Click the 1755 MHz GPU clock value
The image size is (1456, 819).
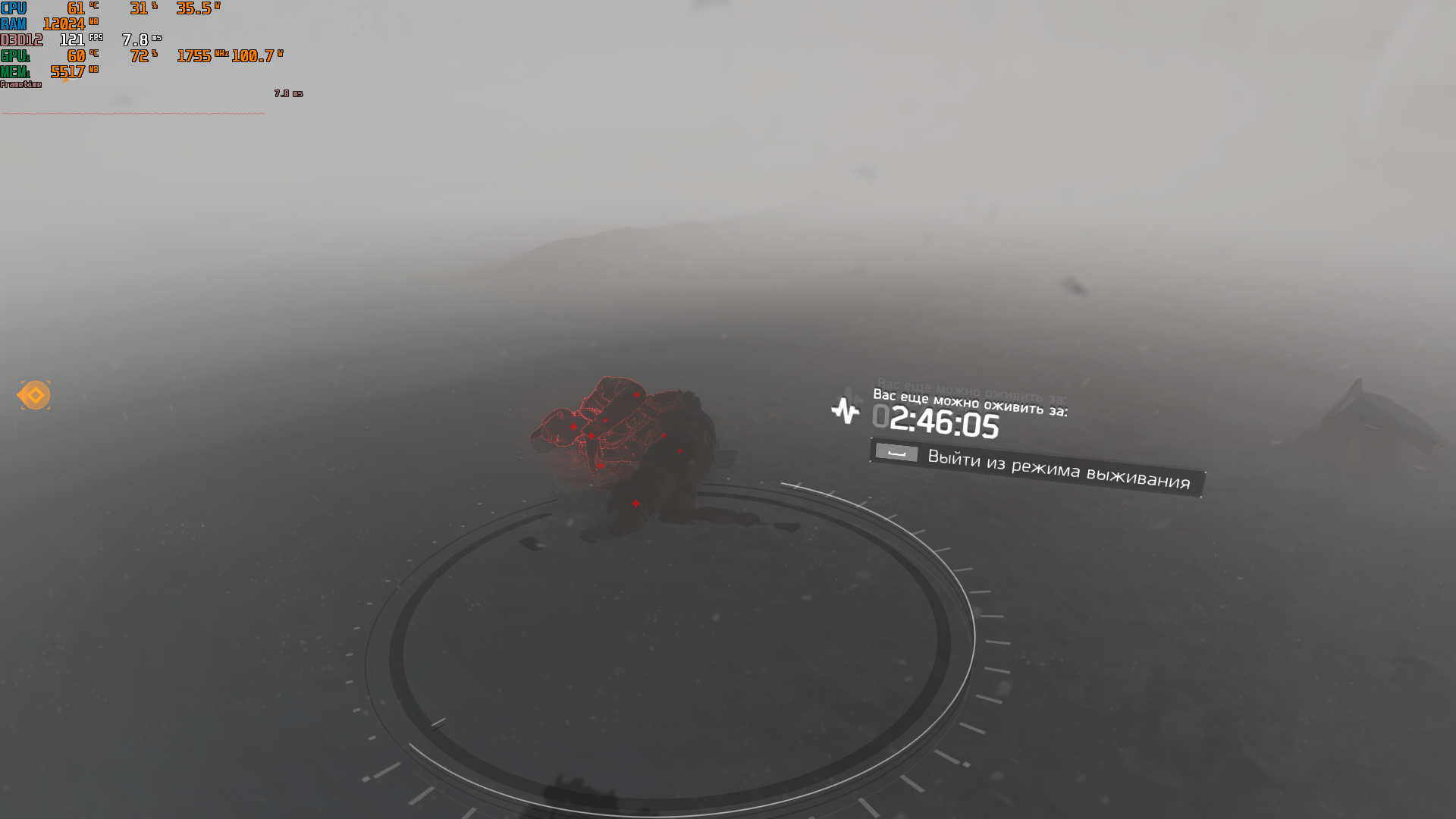[x=196, y=55]
